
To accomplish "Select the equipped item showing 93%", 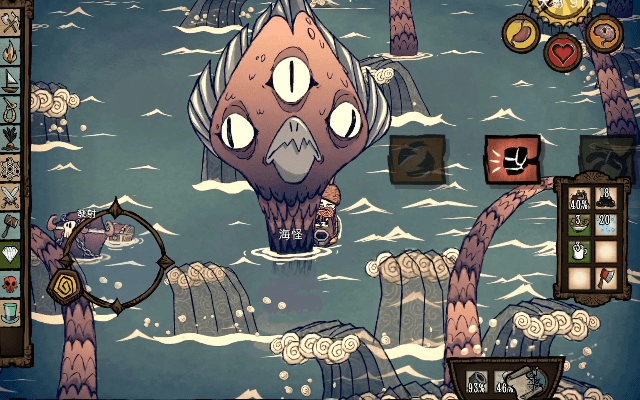I will (478, 381).
